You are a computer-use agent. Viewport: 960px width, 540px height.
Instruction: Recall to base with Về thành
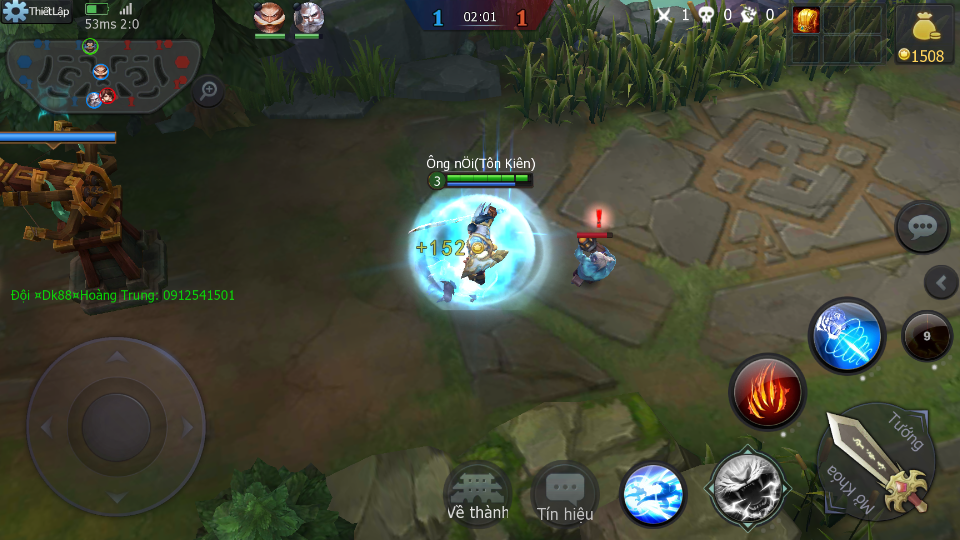477,495
